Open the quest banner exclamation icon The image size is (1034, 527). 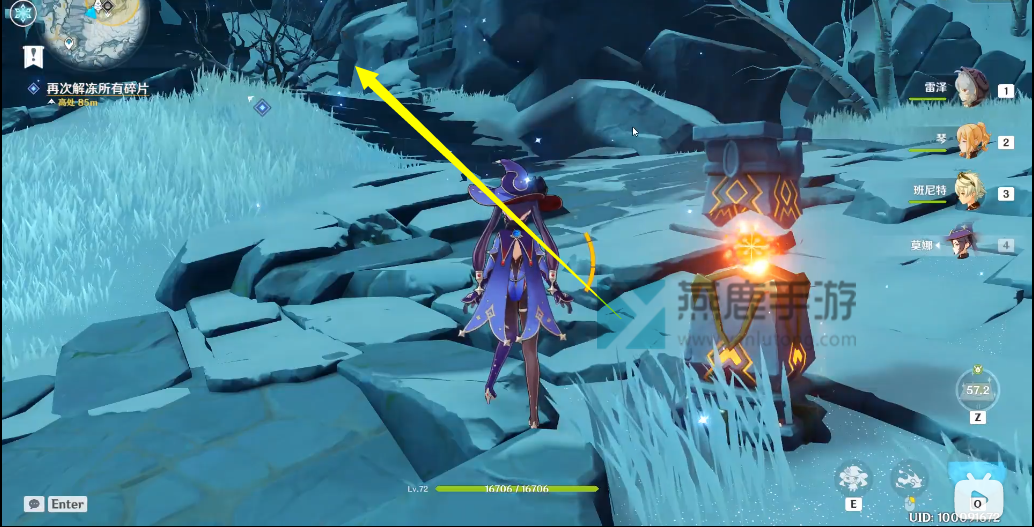click(x=33, y=57)
